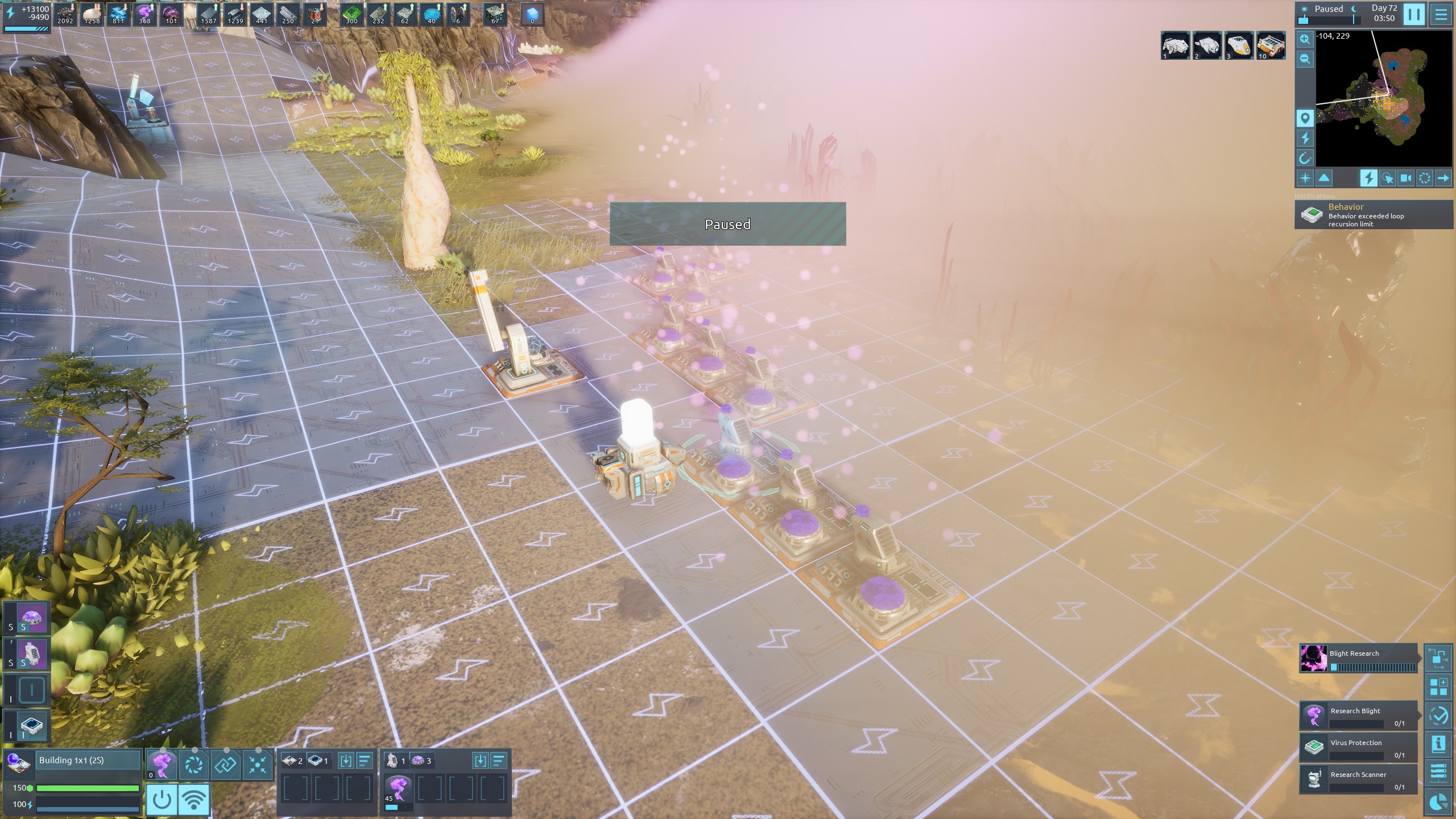The width and height of the screenshot is (1456, 819).
Task: Open the Behavior loop recursion notification
Action: [1373, 215]
